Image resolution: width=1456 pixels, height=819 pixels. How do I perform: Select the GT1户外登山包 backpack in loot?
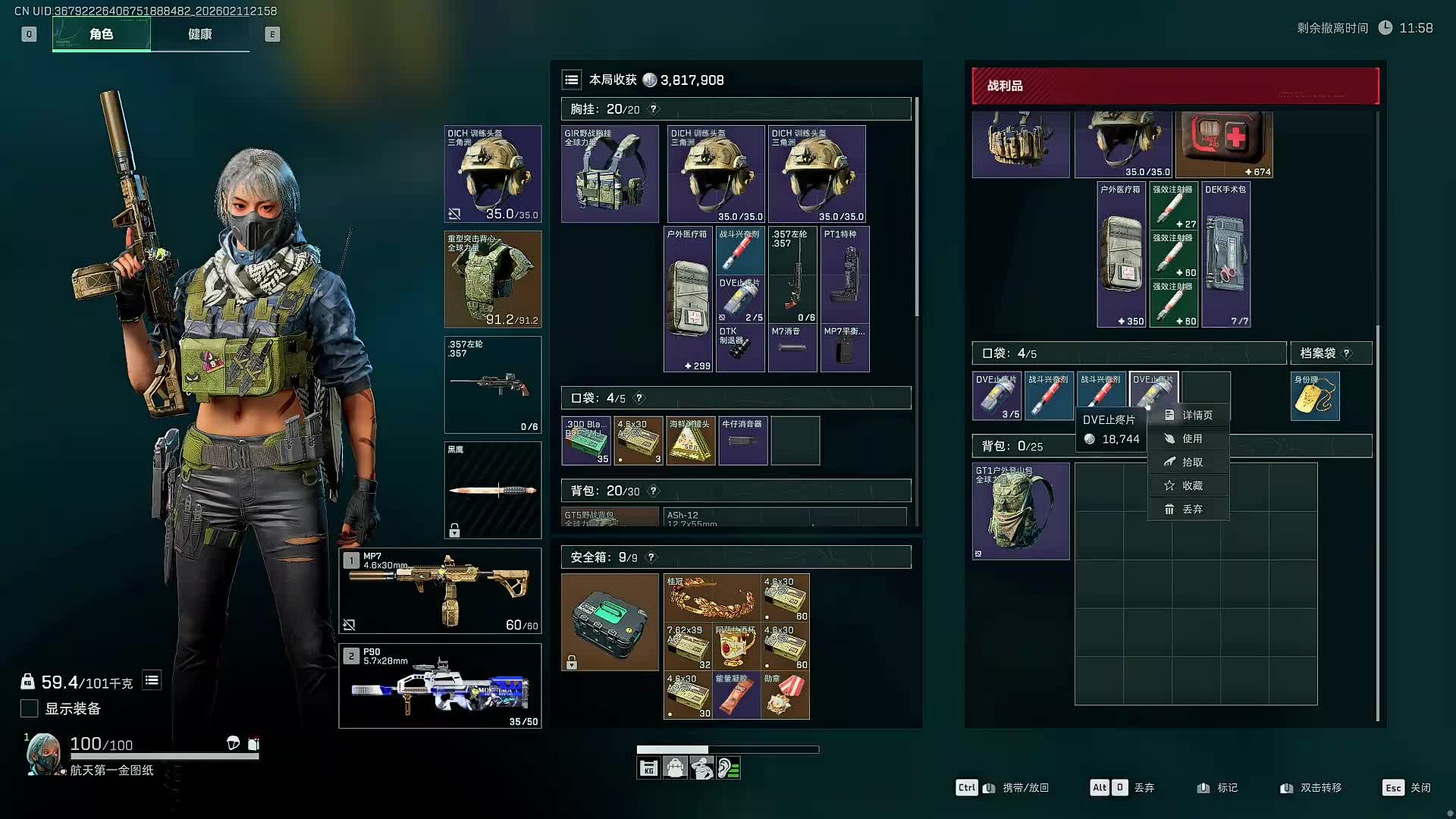(x=1021, y=511)
